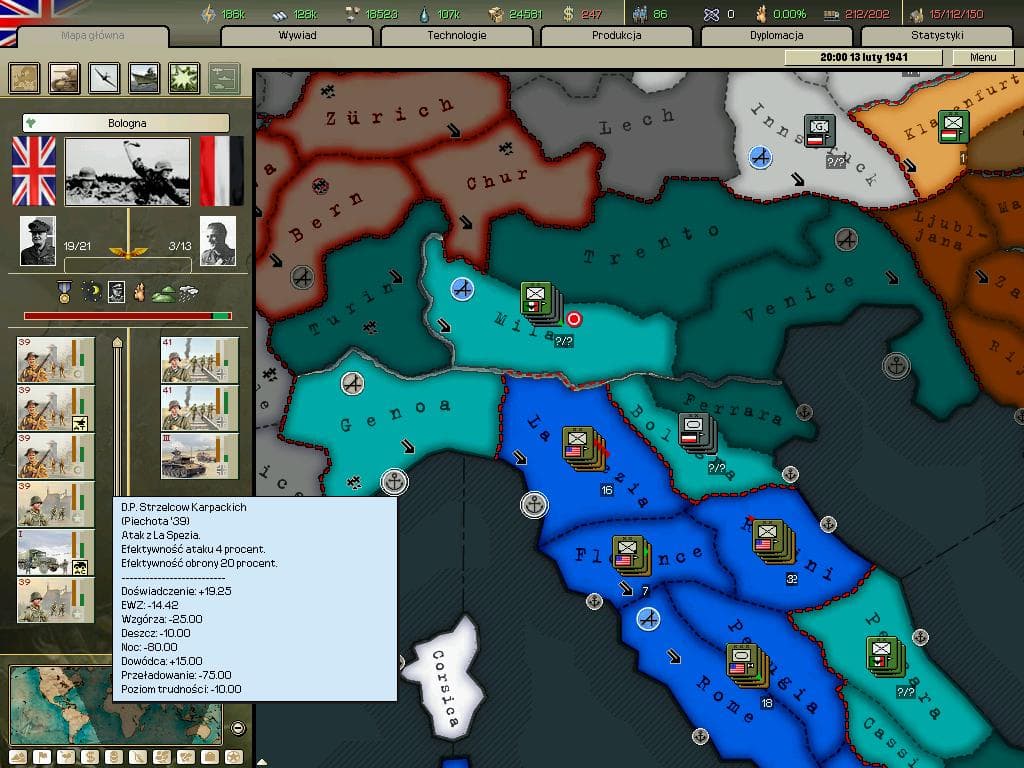Activate the green explosion icon
This screenshot has width=1024, height=768.
(x=183, y=78)
